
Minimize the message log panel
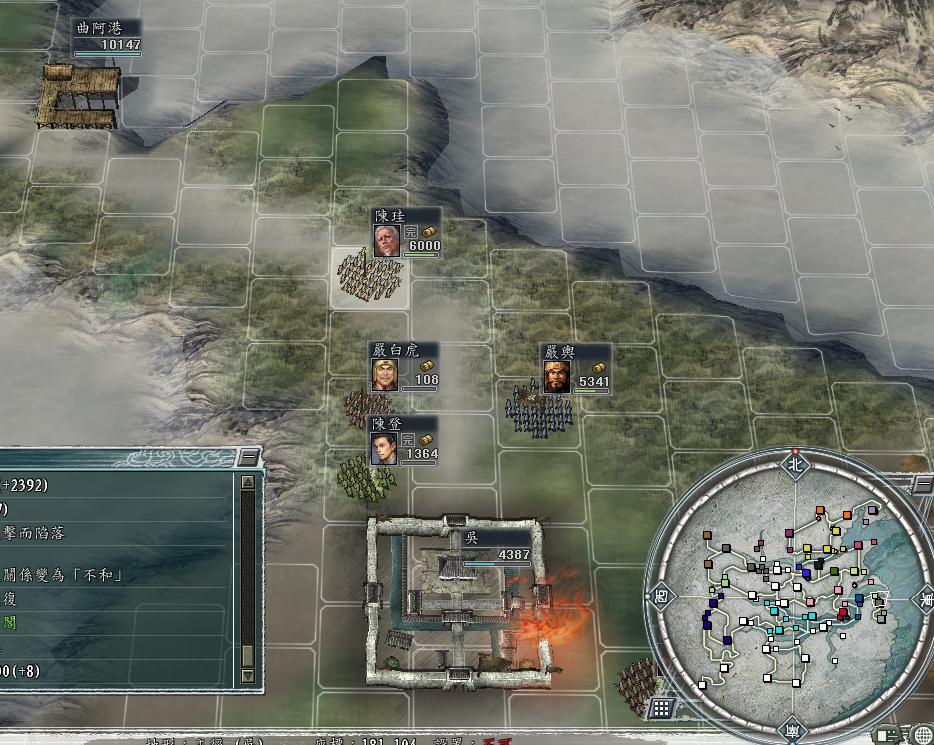pyautogui.click(x=248, y=458)
